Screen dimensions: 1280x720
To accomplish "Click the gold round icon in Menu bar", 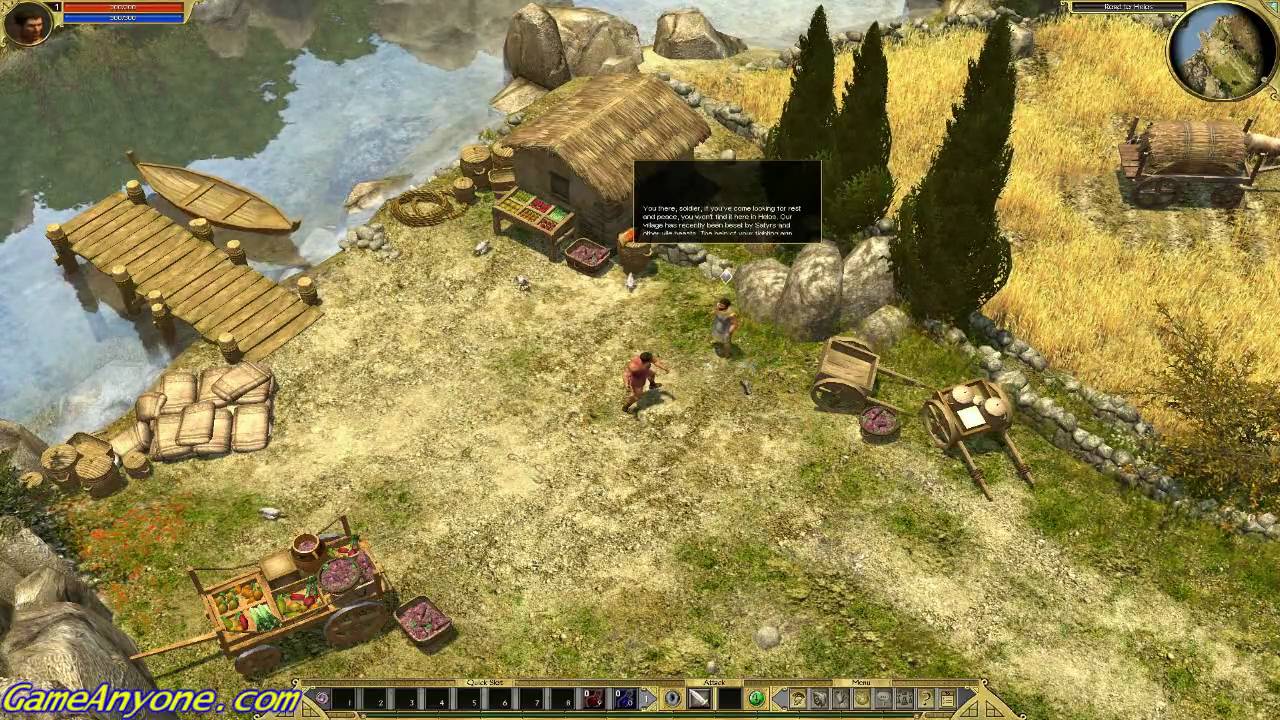I will point(861,699).
